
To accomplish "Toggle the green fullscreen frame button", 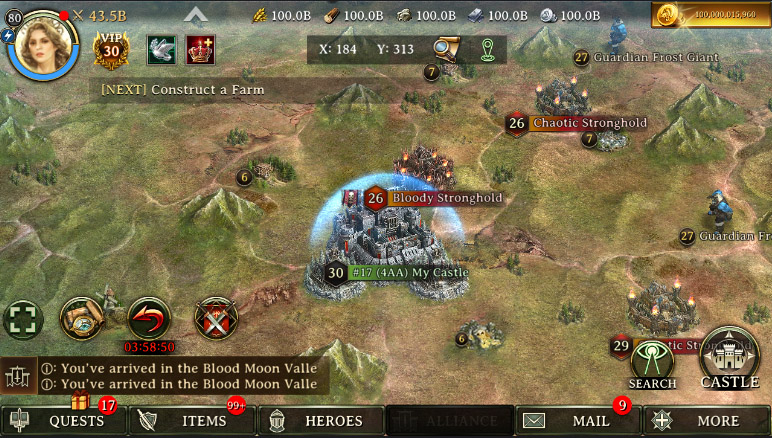I will [23, 319].
